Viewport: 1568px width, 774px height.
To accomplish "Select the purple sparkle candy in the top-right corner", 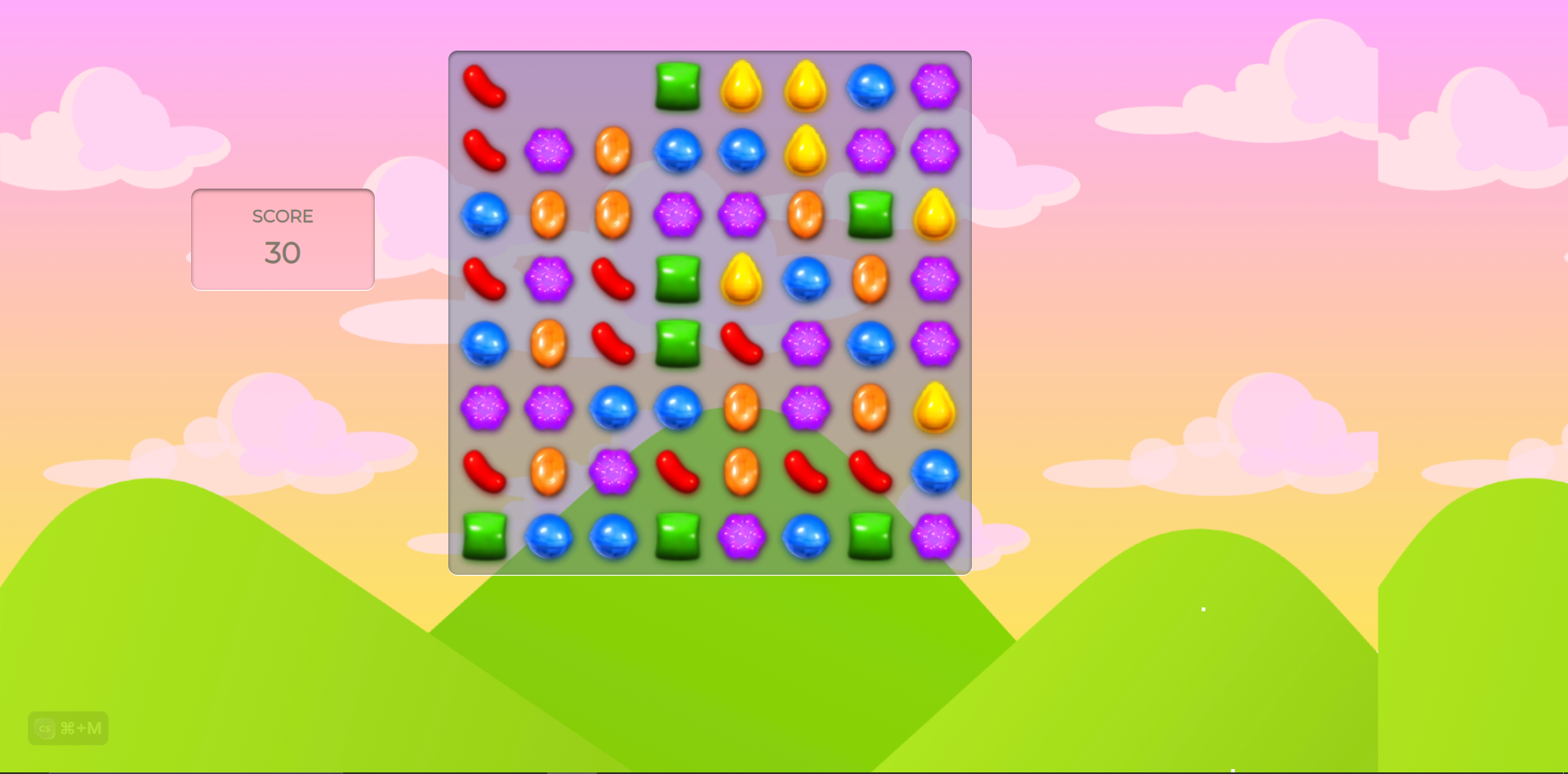I will pos(934,87).
